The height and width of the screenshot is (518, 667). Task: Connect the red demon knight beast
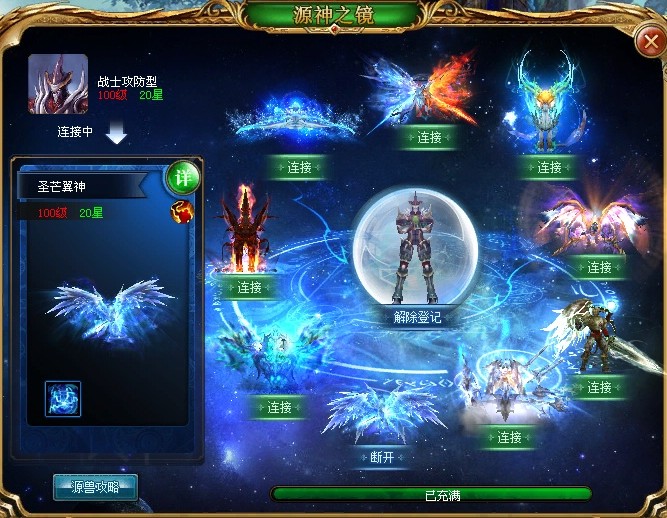click(250, 287)
